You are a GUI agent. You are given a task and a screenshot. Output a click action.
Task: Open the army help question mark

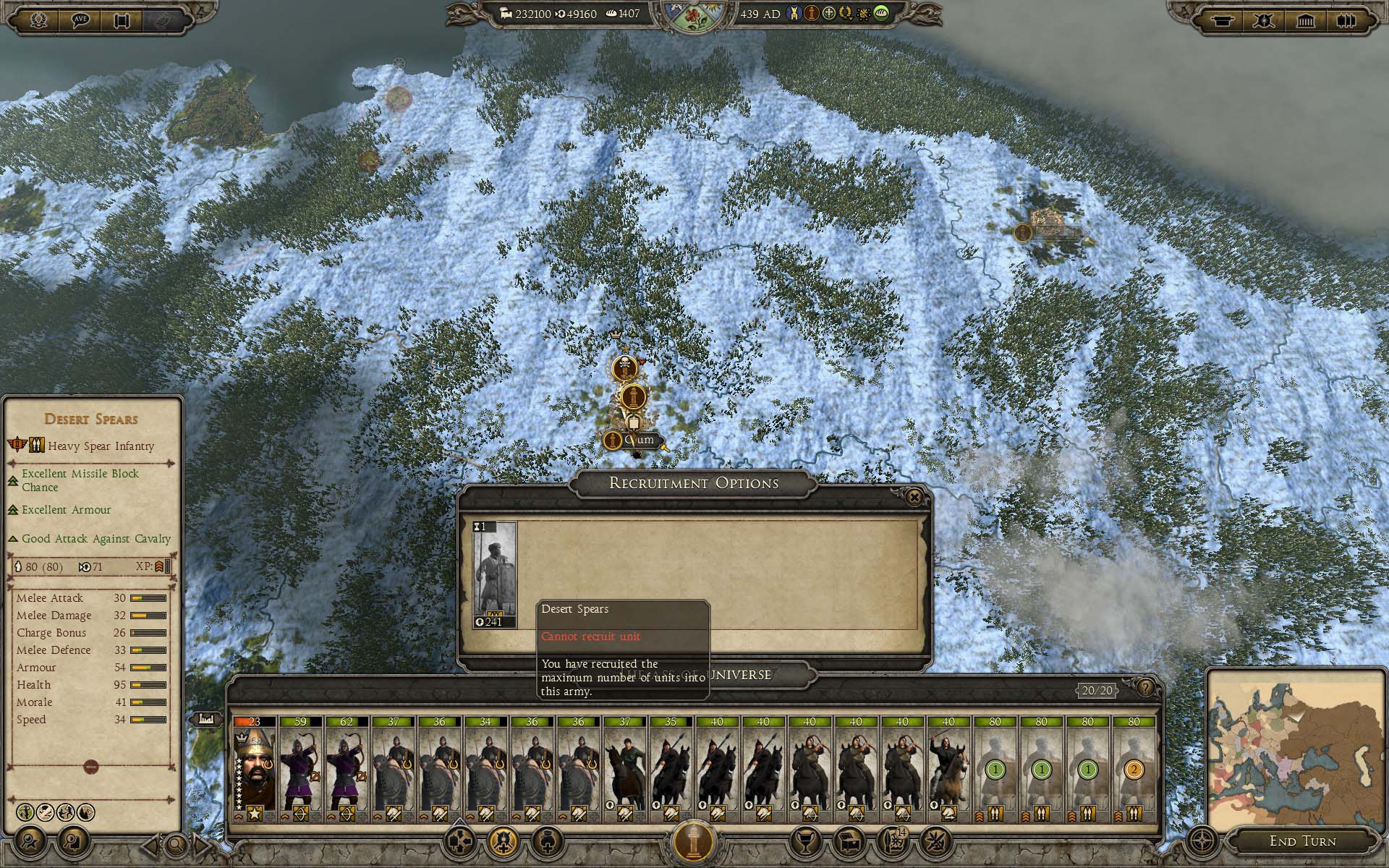pos(1145,688)
